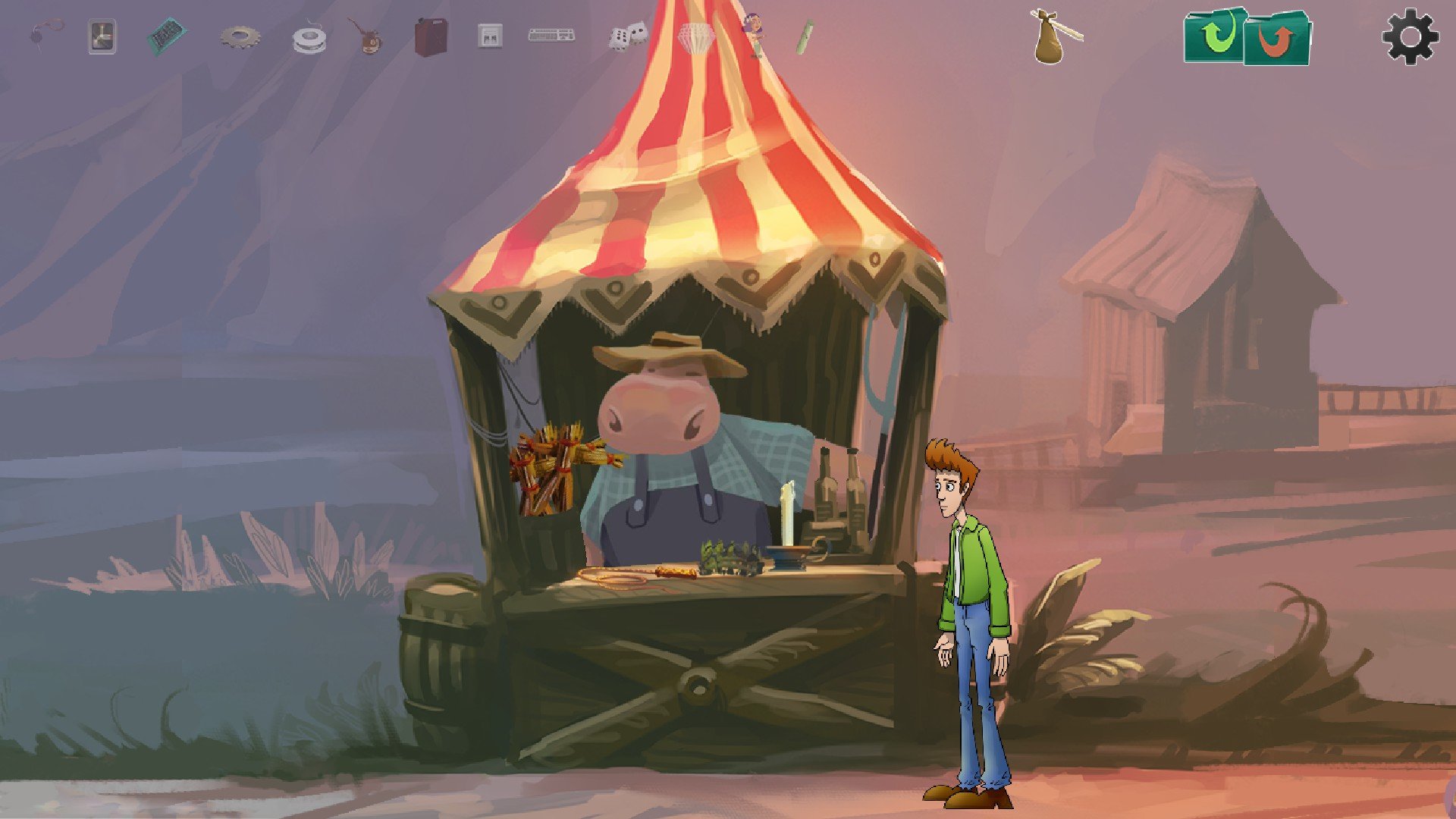Pick the wall socket item
1456x819 pixels.
pos(490,36)
